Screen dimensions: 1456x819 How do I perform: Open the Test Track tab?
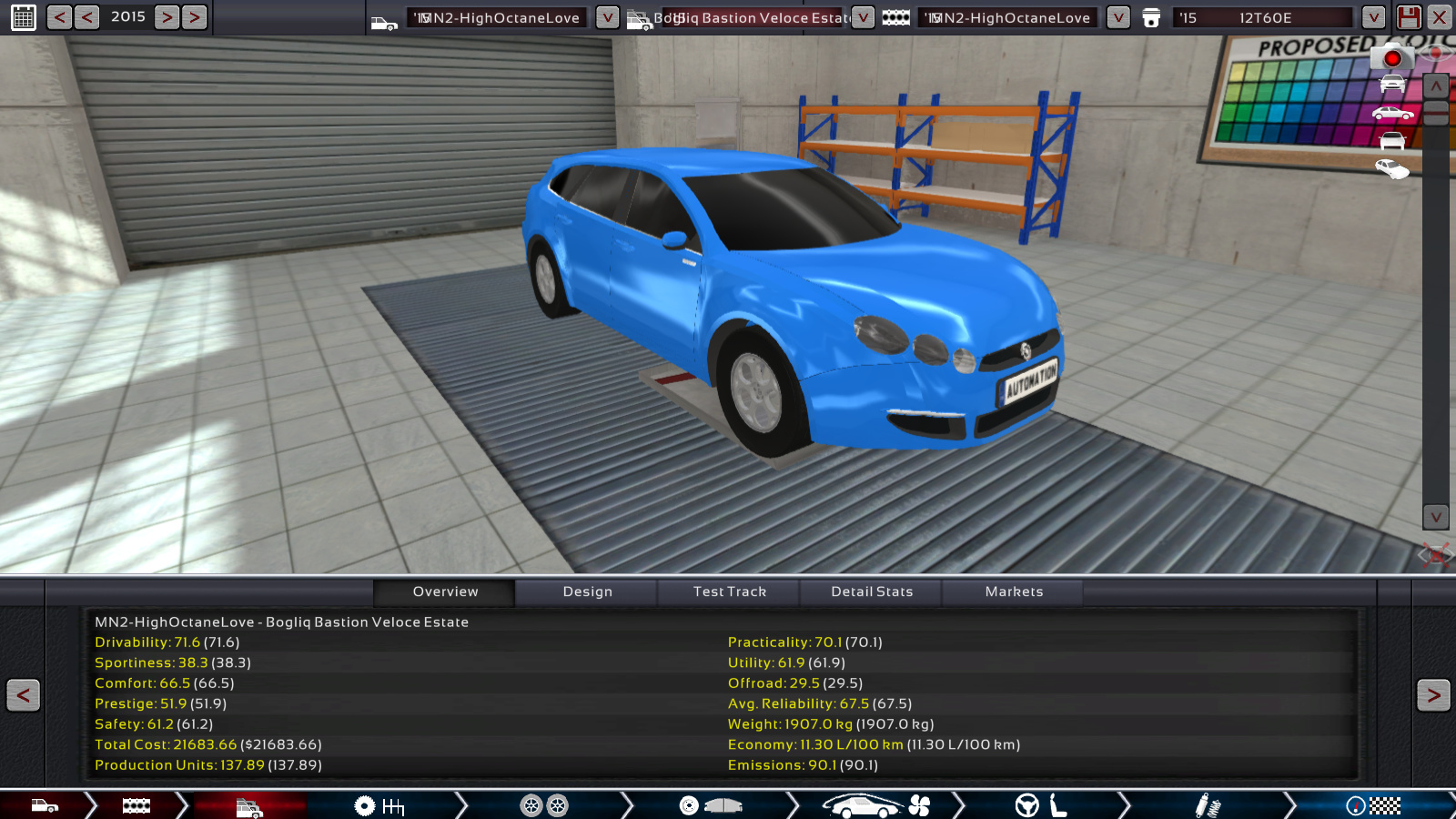click(729, 592)
